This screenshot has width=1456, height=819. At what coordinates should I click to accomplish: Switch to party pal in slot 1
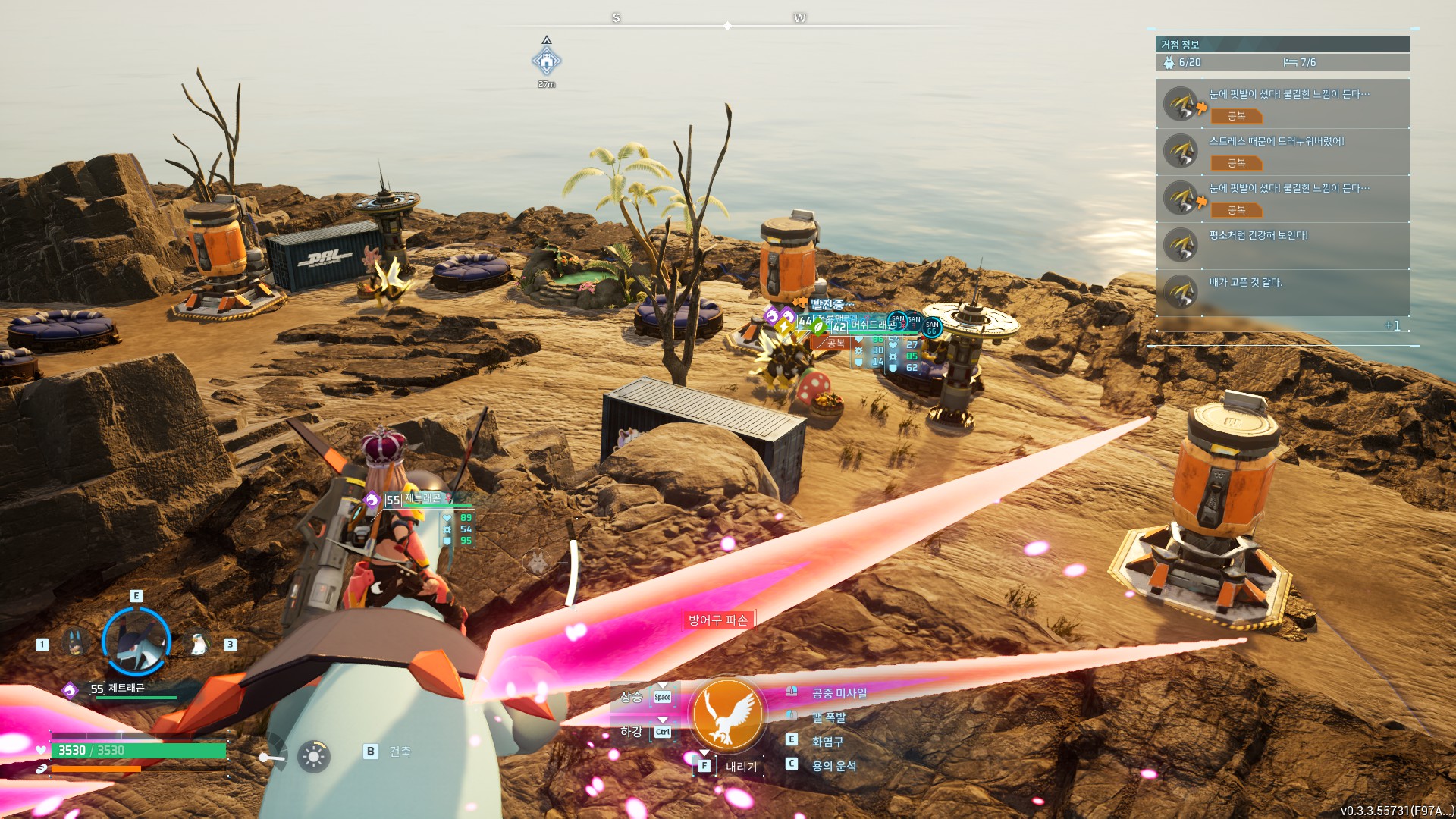click(74, 643)
